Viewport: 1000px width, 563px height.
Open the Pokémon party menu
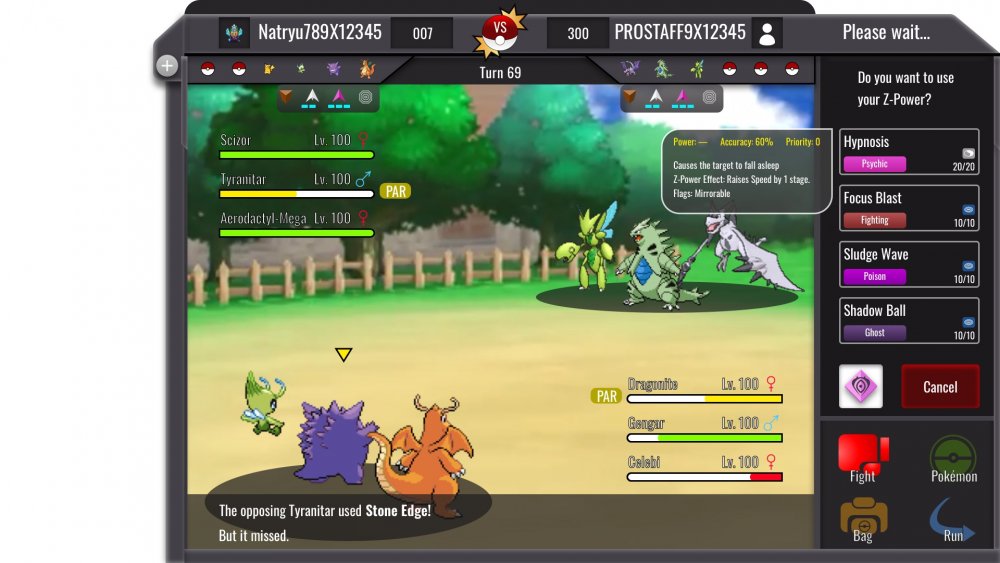pos(953,459)
